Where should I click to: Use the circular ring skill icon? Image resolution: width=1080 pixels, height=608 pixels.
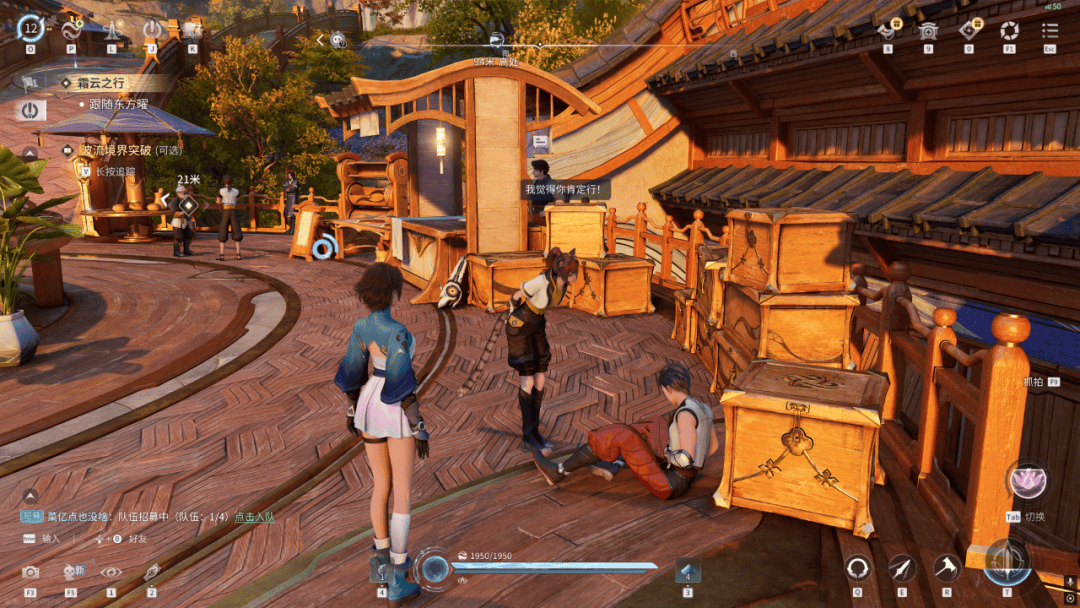coord(858,568)
